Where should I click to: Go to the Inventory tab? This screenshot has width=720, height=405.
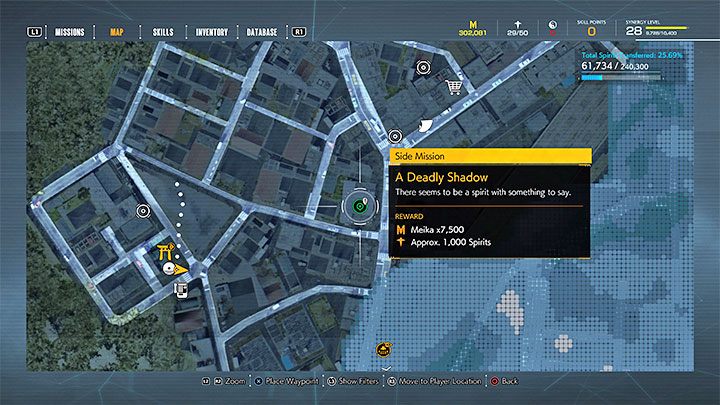tap(213, 31)
